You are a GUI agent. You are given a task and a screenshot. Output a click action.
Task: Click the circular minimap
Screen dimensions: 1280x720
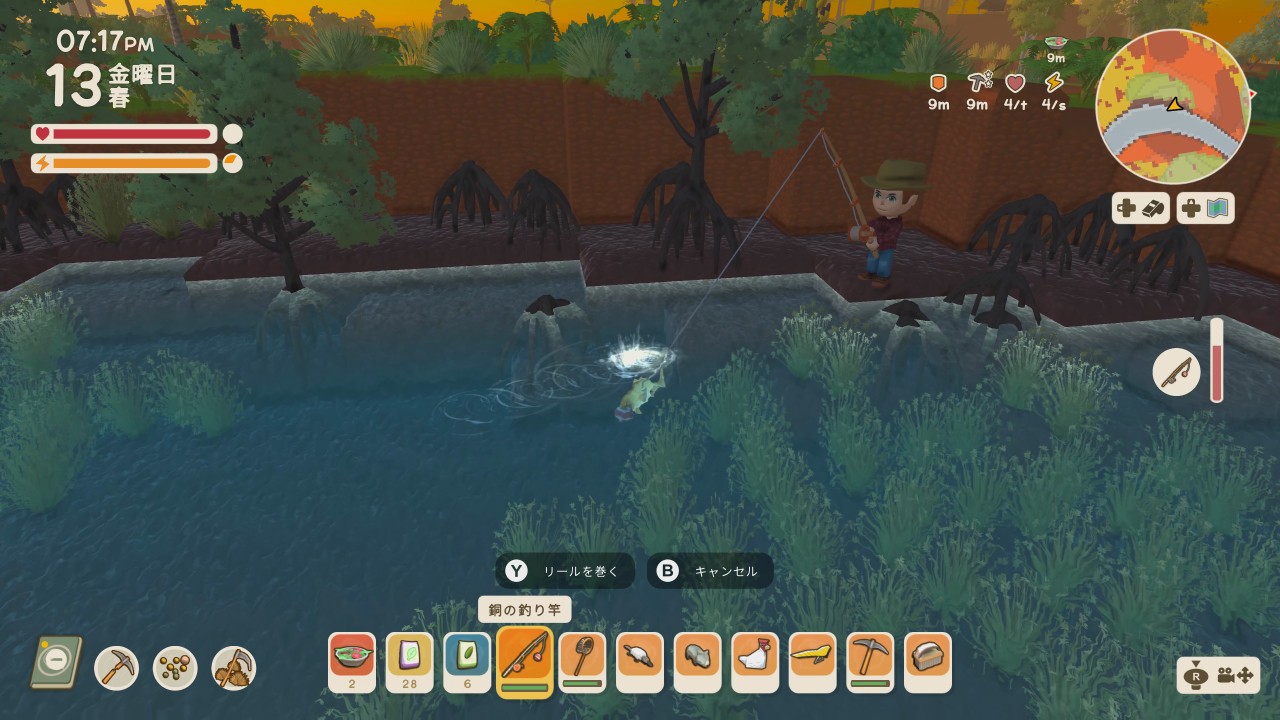(x=1173, y=106)
